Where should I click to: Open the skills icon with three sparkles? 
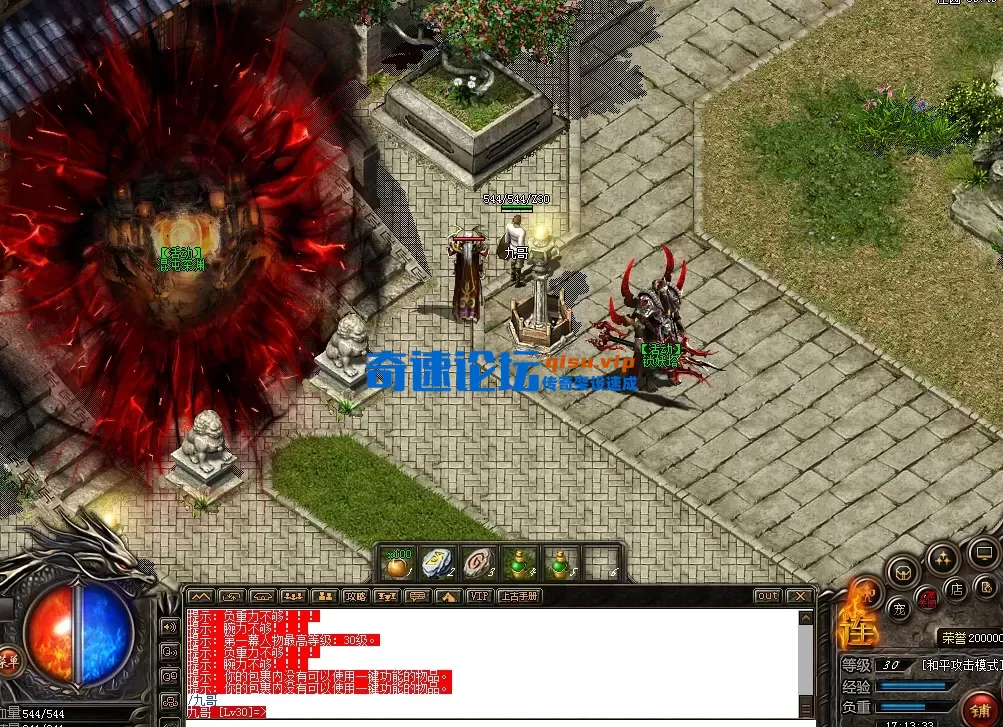click(941, 558)
